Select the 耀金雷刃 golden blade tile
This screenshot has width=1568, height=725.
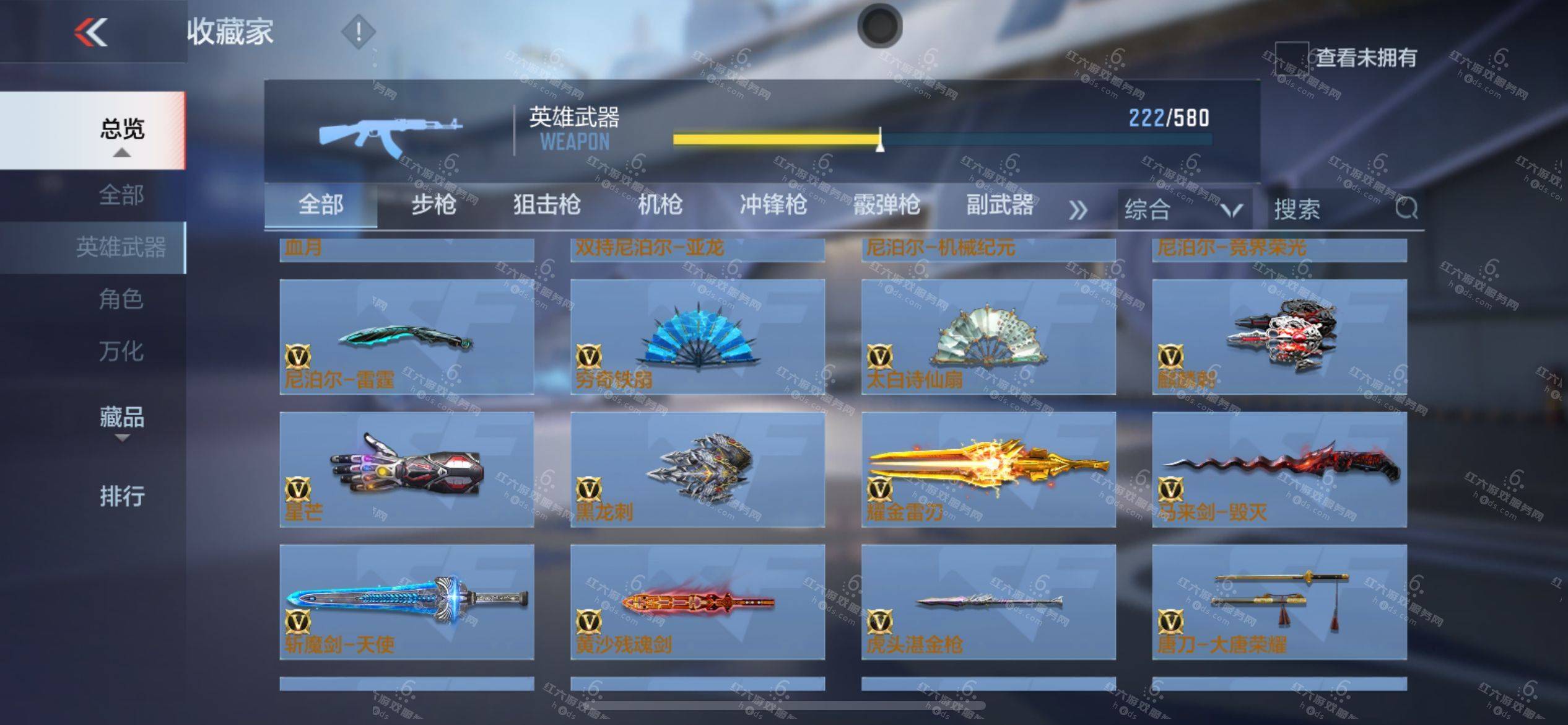988,469
